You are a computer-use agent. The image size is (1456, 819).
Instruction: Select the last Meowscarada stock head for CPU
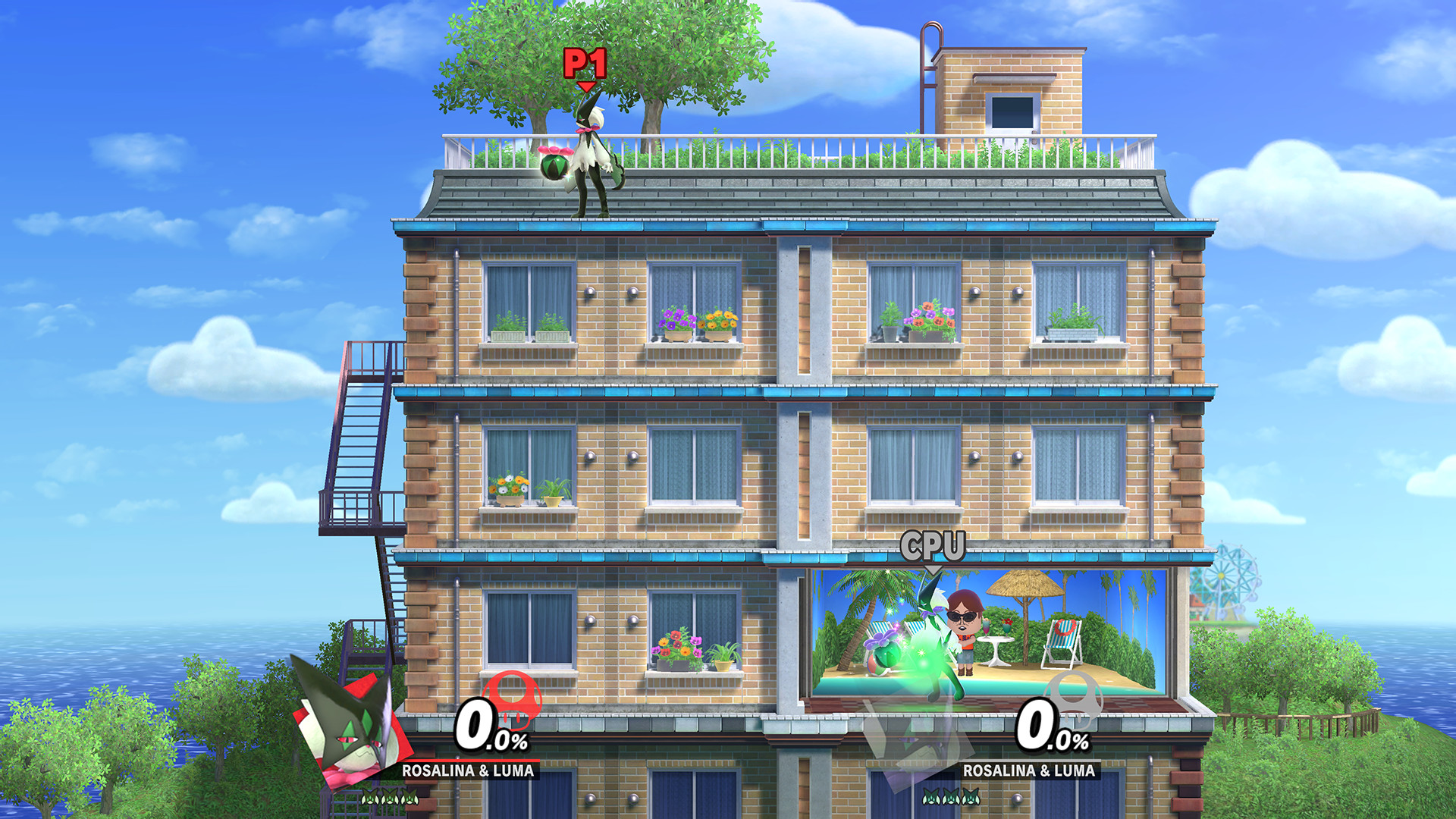pyautogui.click(x=972, y=798)
